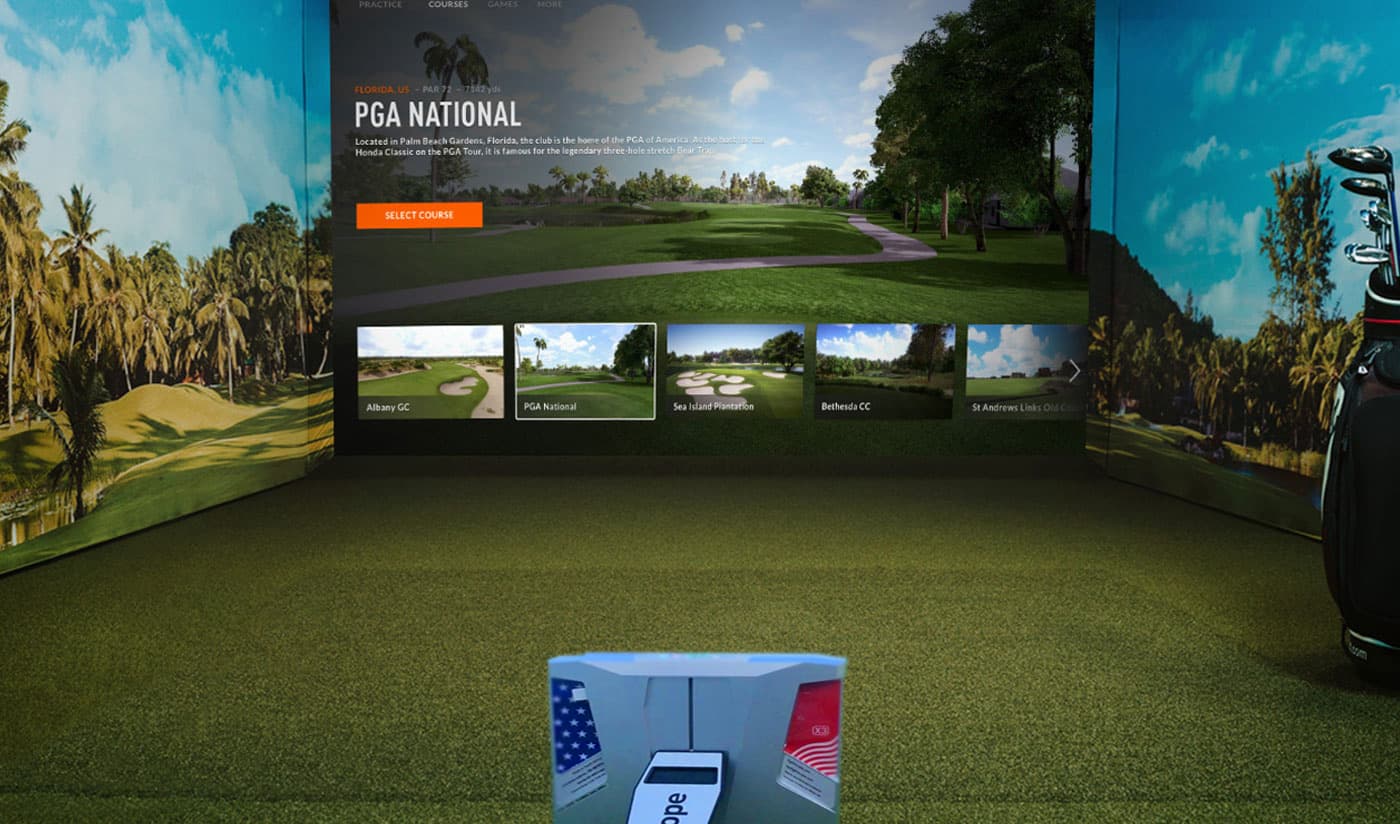This screenshot has height=824, width=1400.
Task: Choose the Sea Island Plantation course
Action: click(x=737, y=370)
